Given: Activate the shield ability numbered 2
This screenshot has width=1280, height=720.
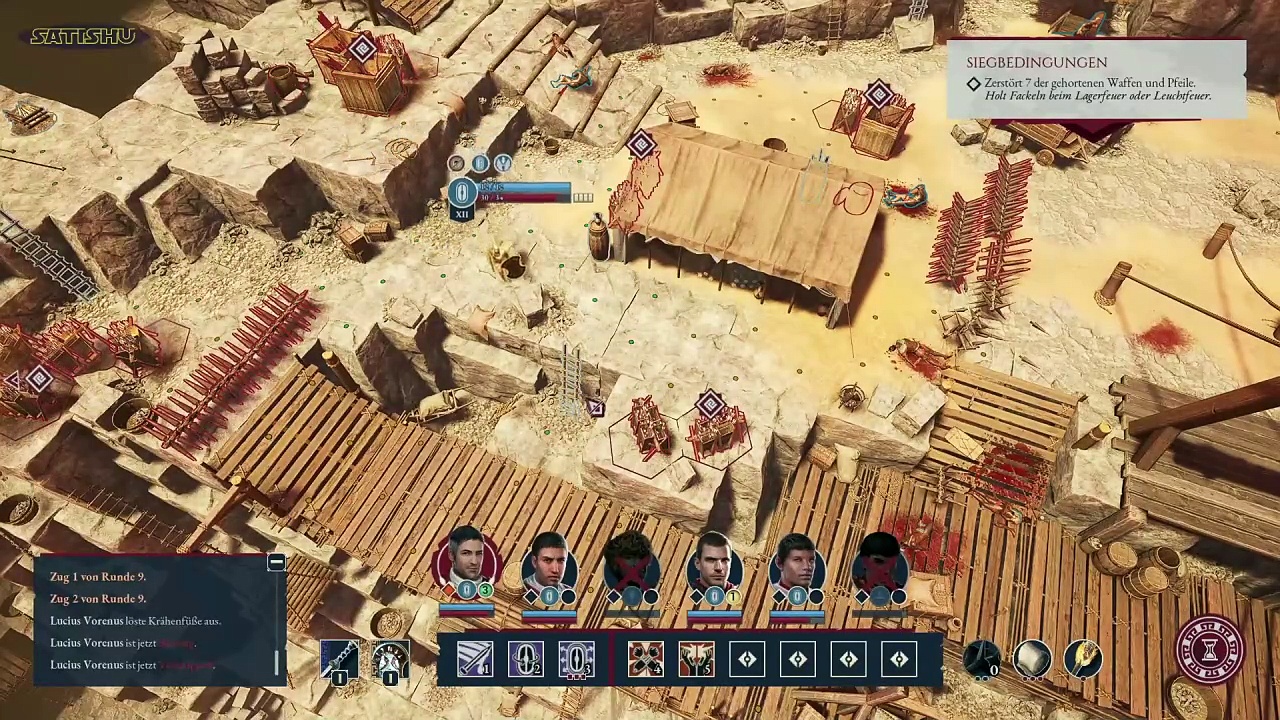Looking at the screenshot, I should tap(526, 659).
